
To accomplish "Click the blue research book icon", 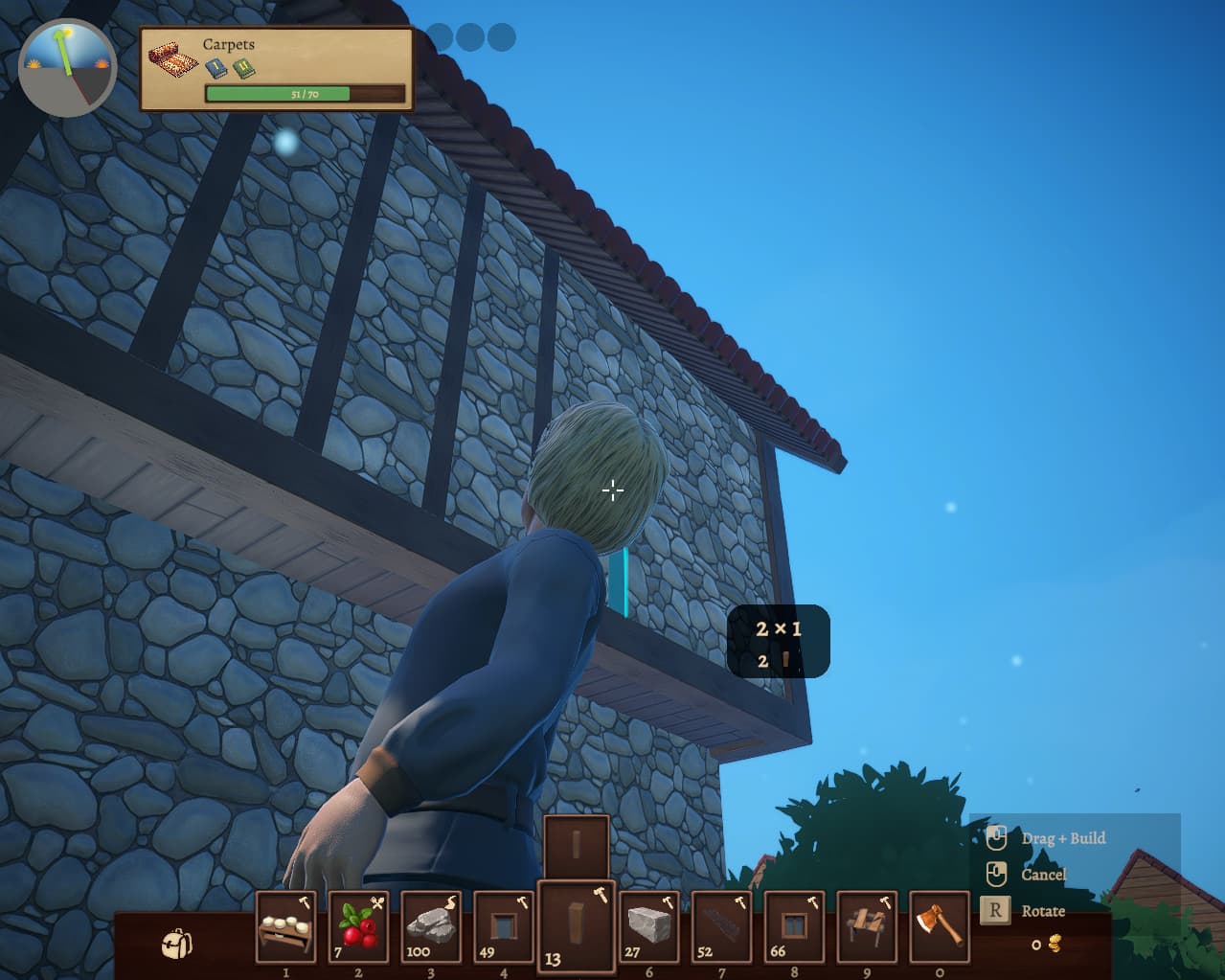I will pyautogui.click(x=216, y=68).
